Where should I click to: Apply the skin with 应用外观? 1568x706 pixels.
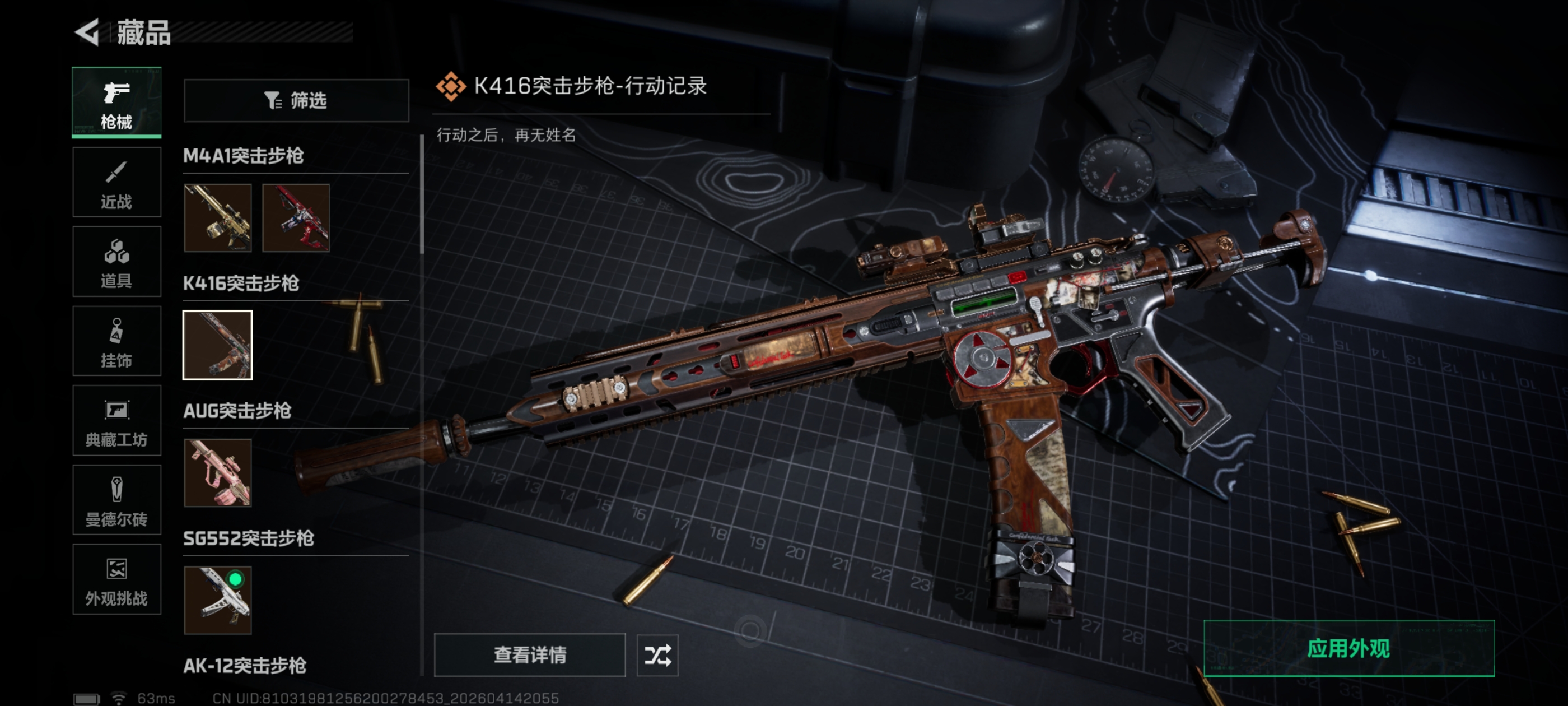coord(1349,649)
